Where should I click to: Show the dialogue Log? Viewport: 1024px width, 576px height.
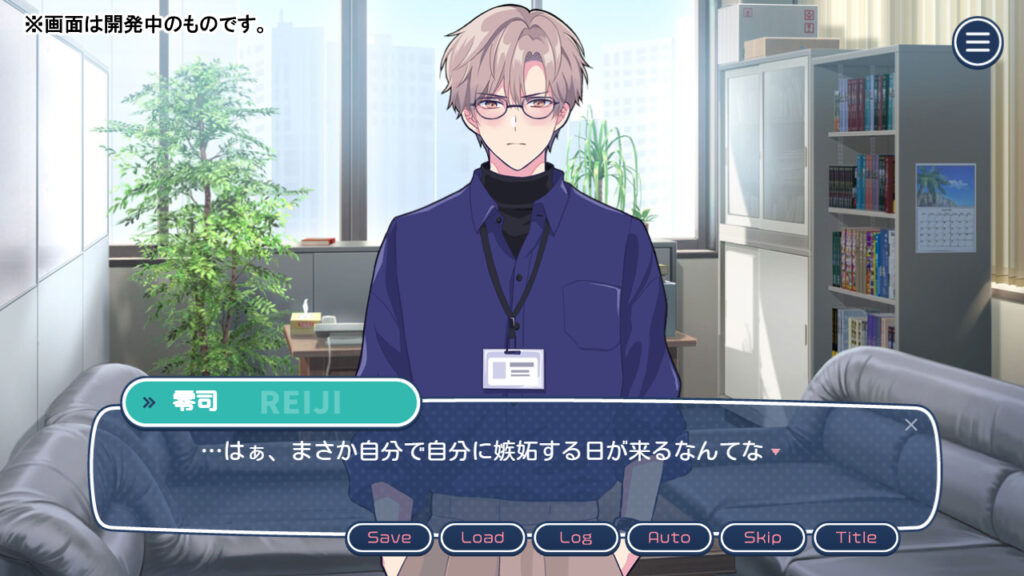pos(575,538)
